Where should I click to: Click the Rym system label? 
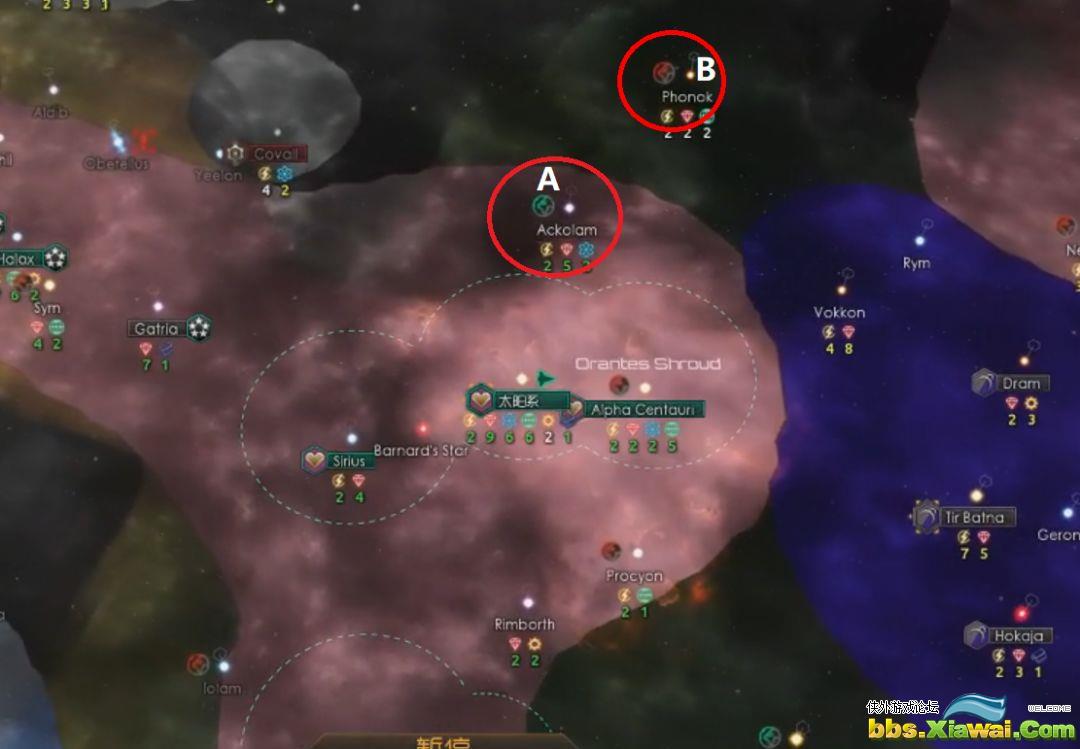pyautogui.click(x=916, y=263)
